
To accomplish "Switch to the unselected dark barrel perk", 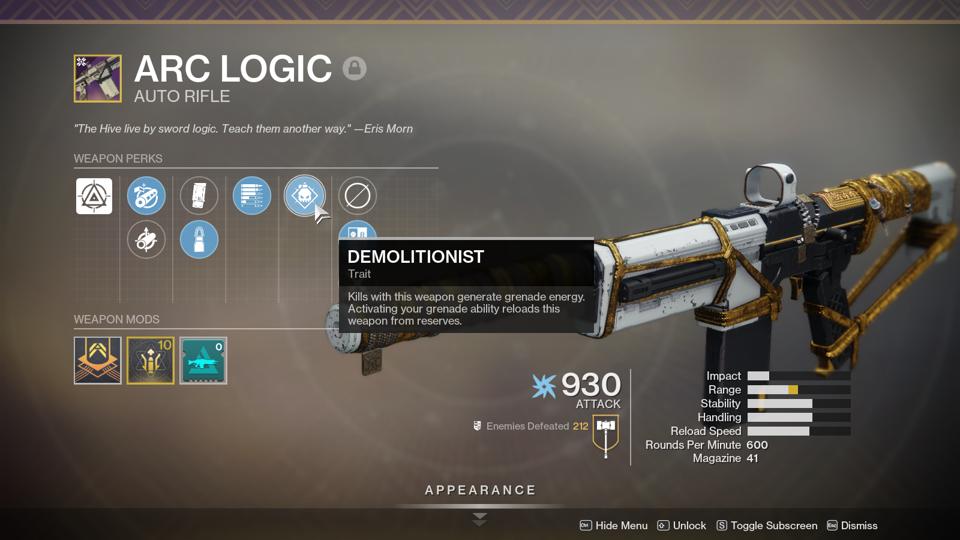I will (x=147, y=240).
